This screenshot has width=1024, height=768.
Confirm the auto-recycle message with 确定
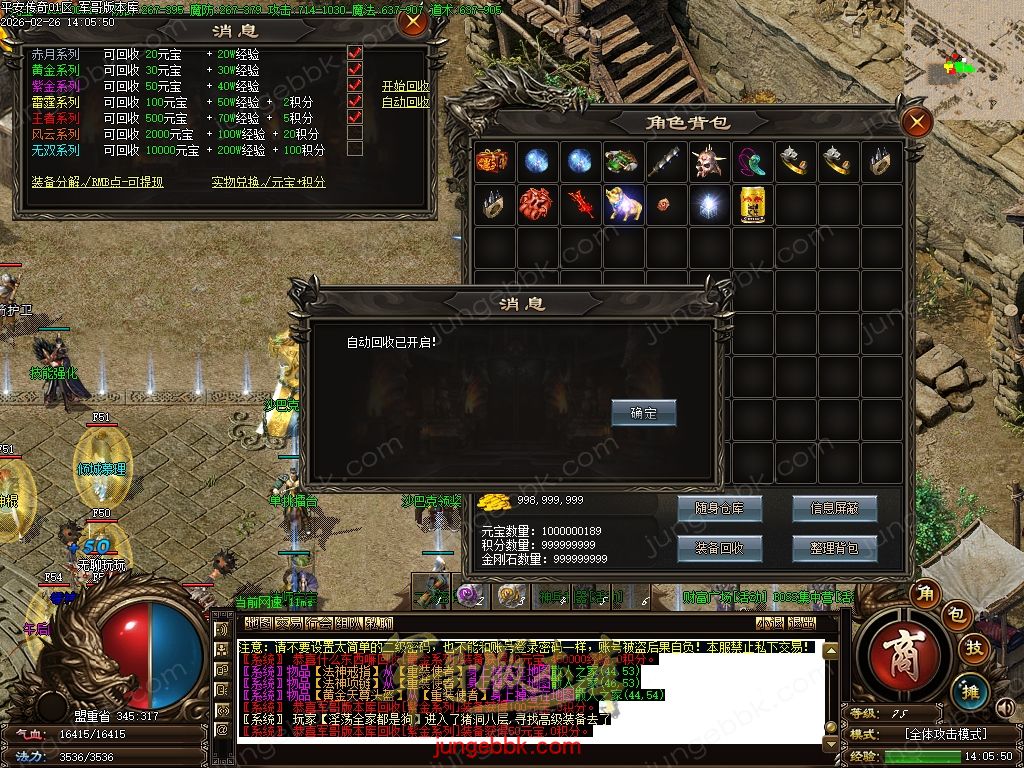coord(644,413)
